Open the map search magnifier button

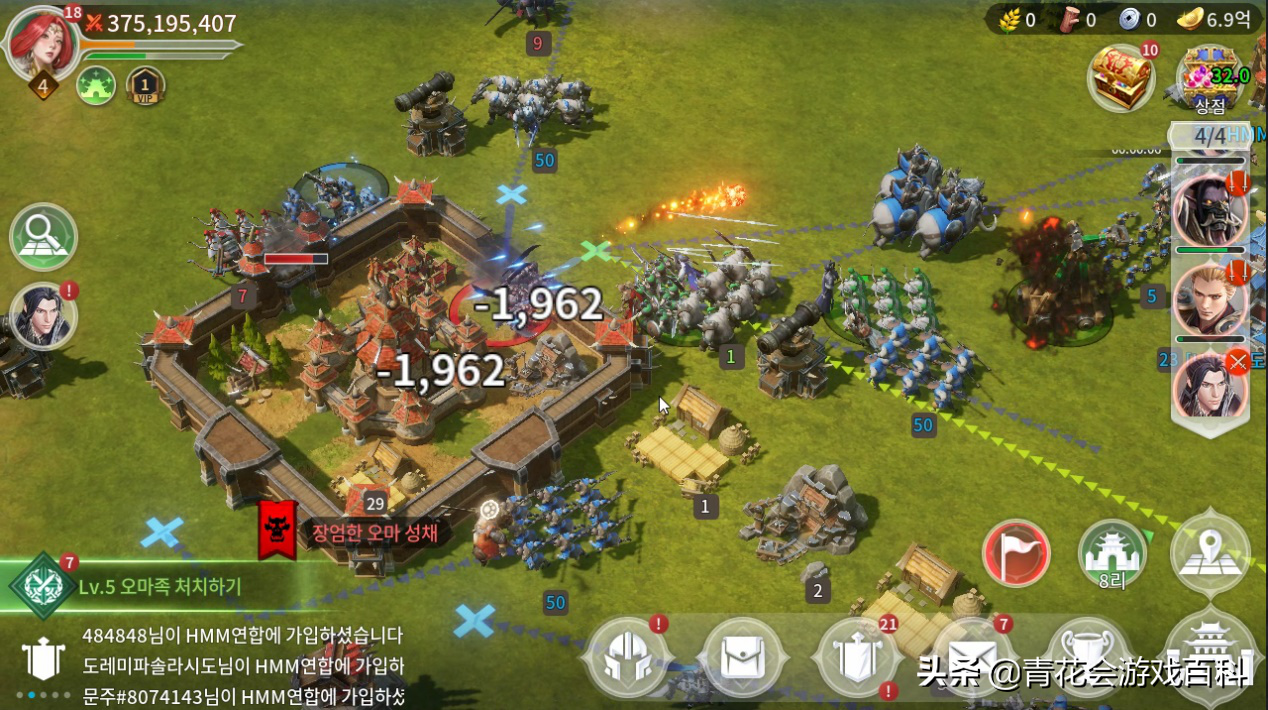tap(44, 237)
